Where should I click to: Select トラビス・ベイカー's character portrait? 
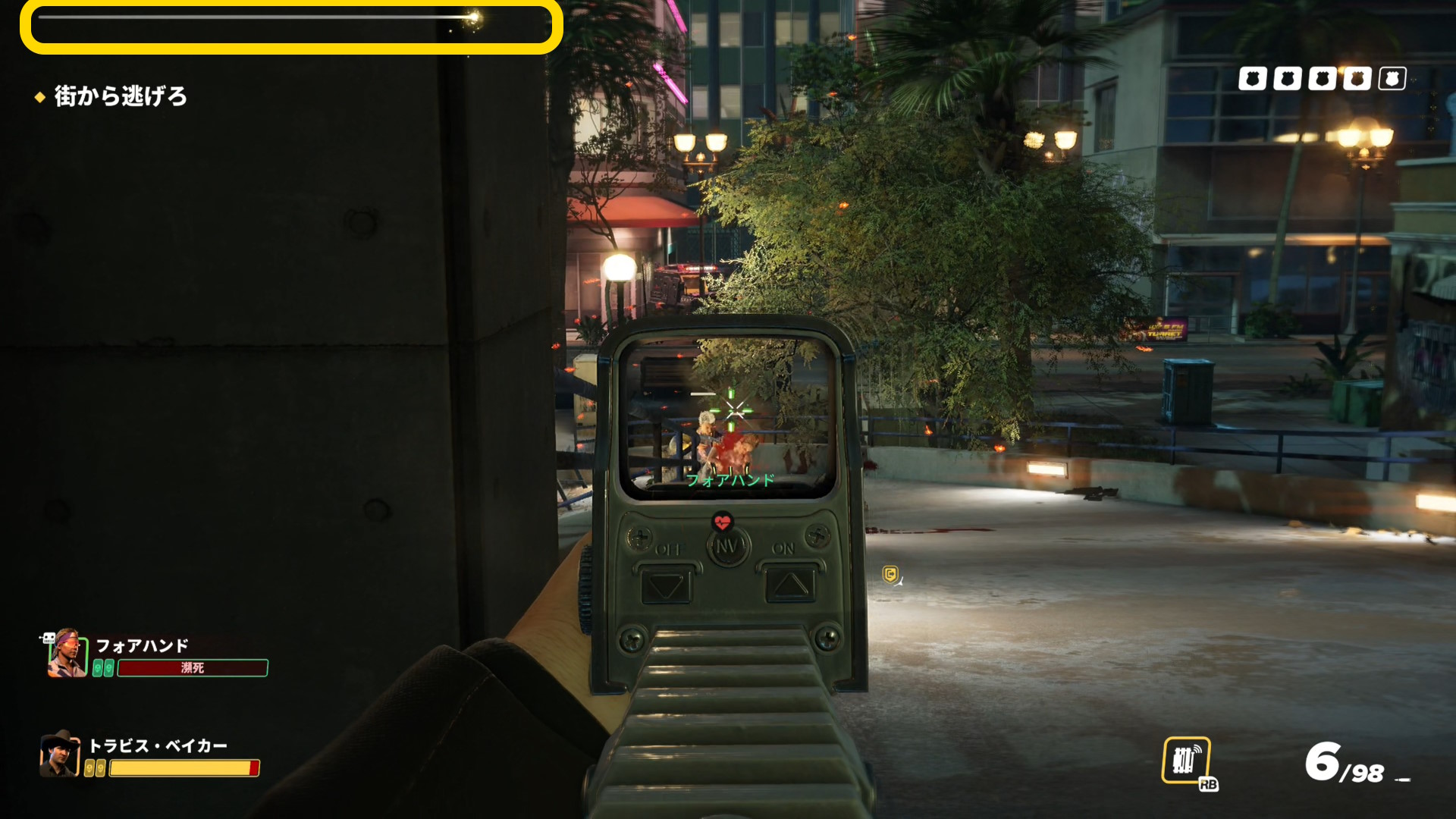tap(59, 754)
